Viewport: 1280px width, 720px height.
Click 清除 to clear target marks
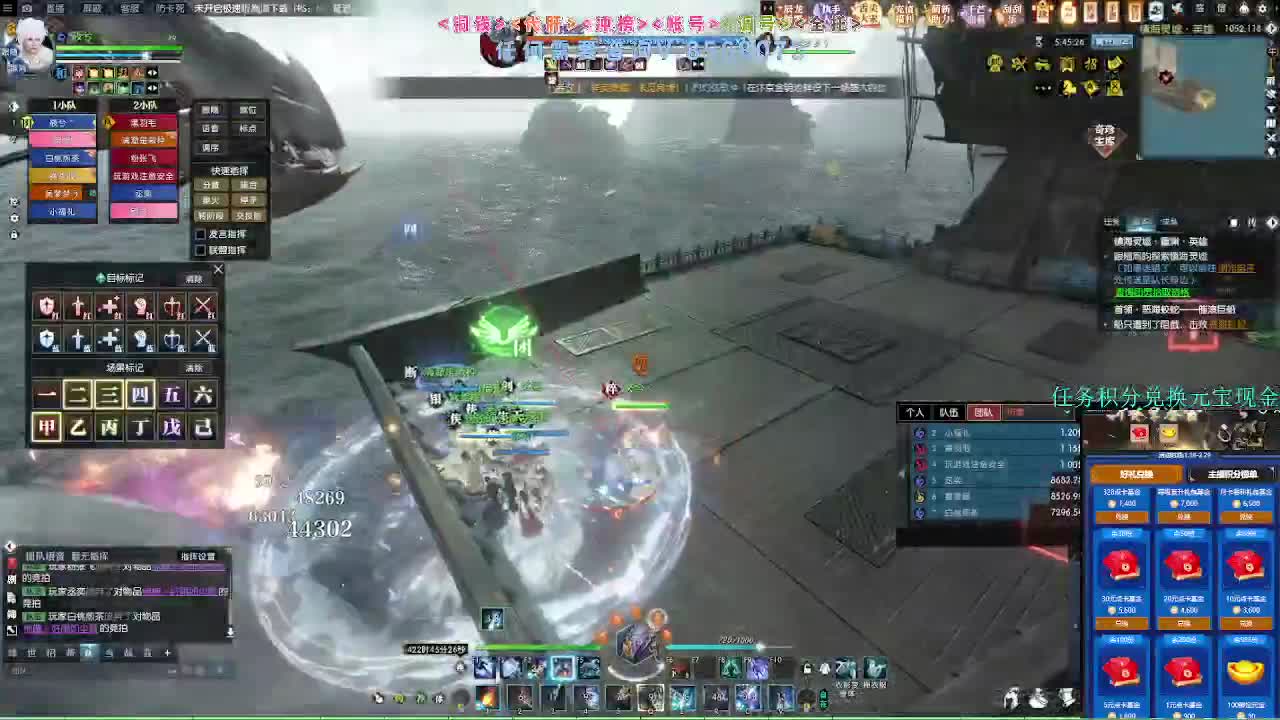pos(196,279)
